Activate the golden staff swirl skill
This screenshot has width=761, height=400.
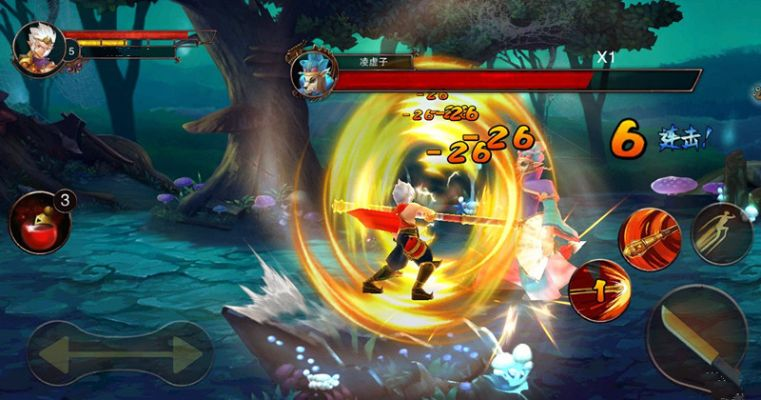click(x=649, y=239)
